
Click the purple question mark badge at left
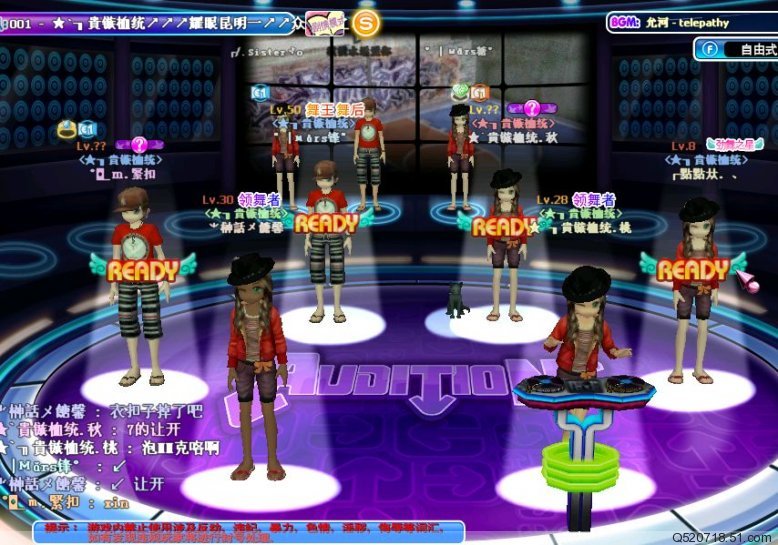coord(139,145)
